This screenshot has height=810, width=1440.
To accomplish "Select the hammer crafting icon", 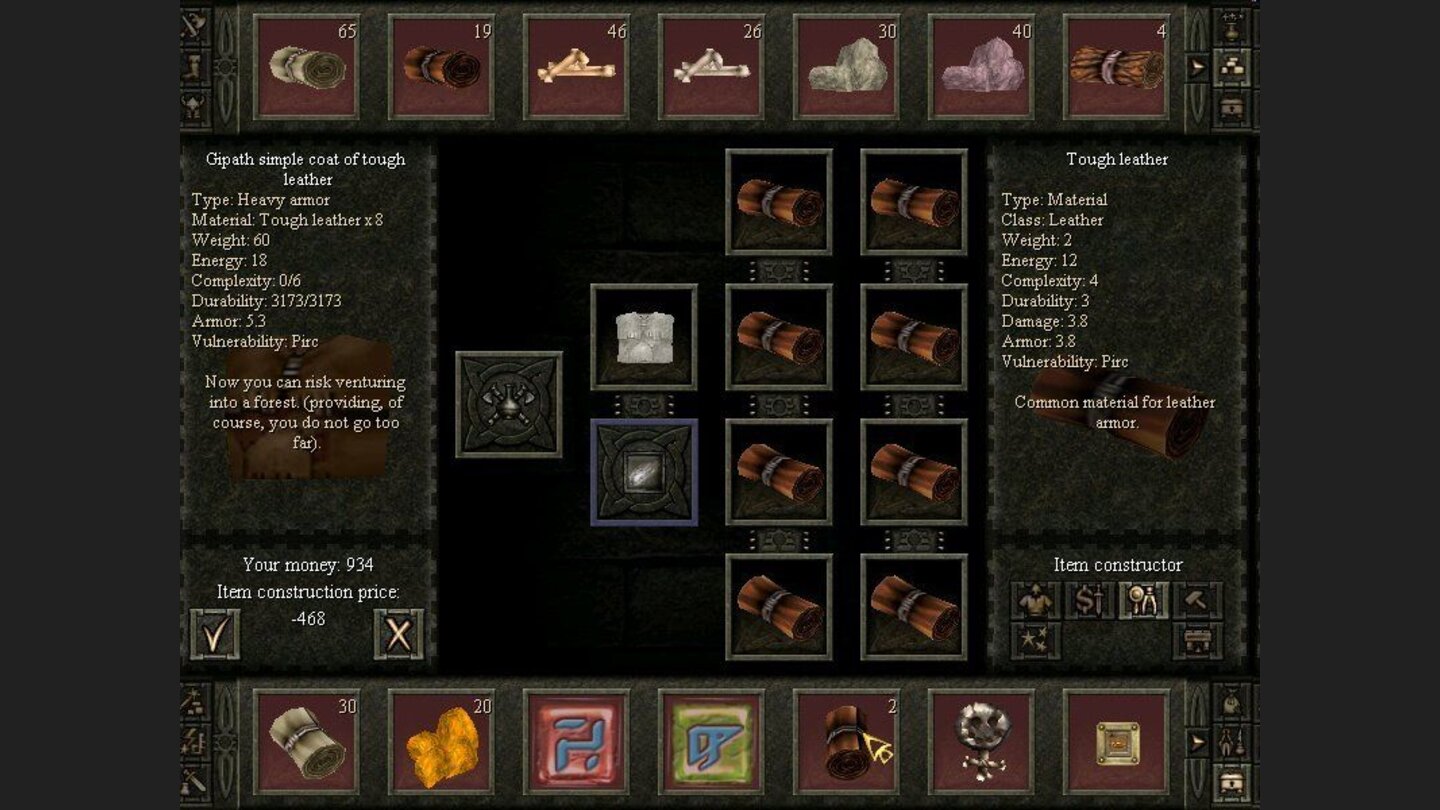I will [x=1196, y=600].
